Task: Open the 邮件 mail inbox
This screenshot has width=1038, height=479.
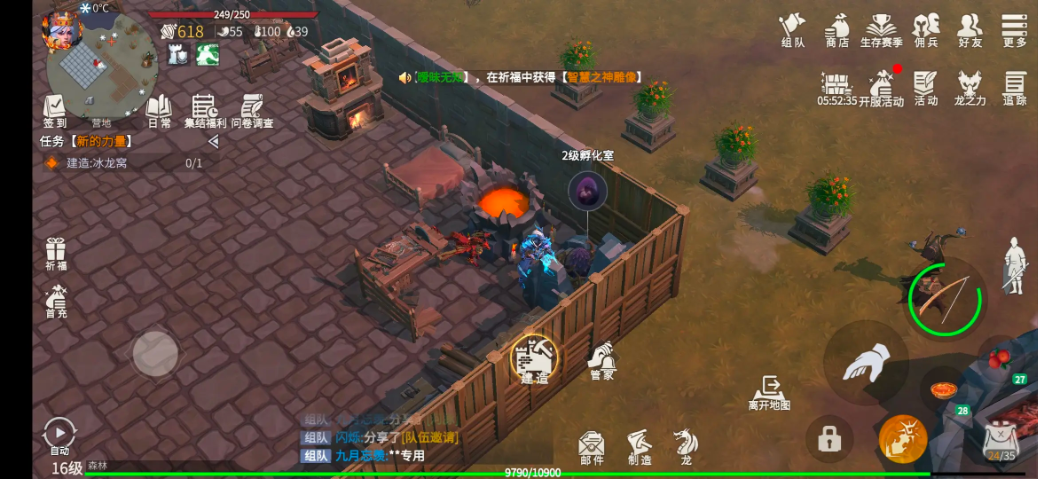Action: tap(591, 446)
